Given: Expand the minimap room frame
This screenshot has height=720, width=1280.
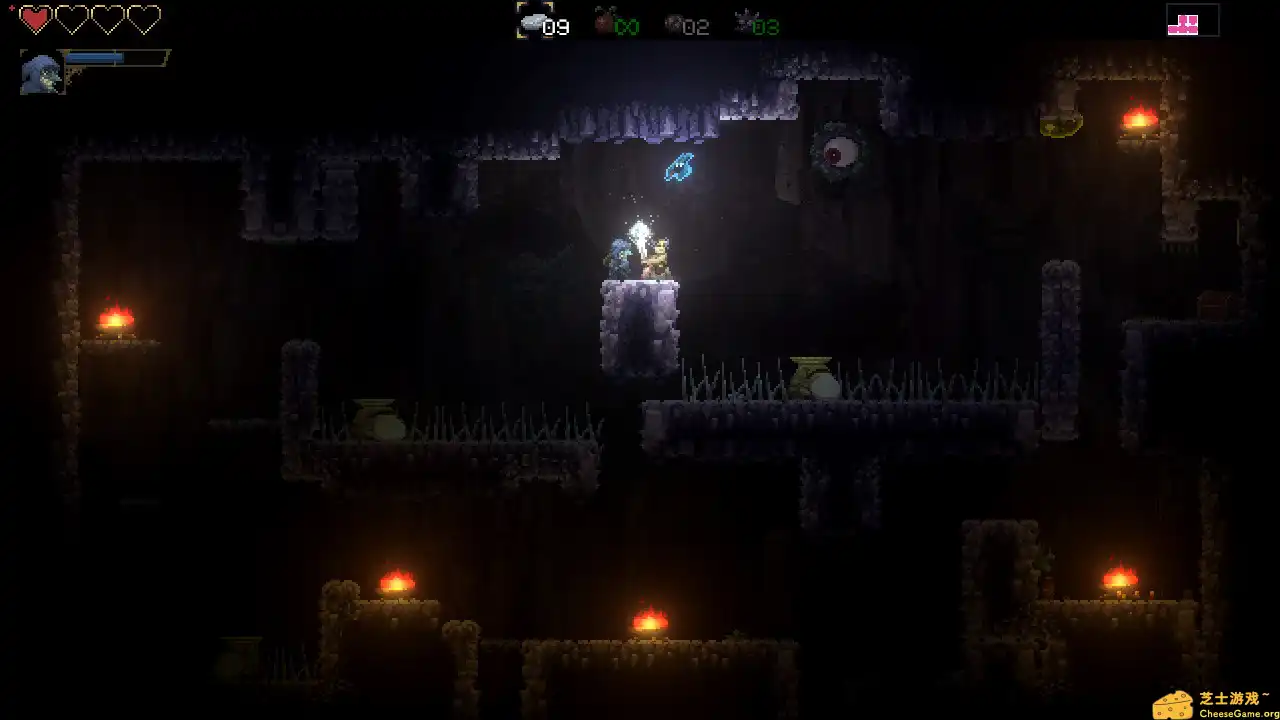Looking at the screenshot, I should point(1193,21).
